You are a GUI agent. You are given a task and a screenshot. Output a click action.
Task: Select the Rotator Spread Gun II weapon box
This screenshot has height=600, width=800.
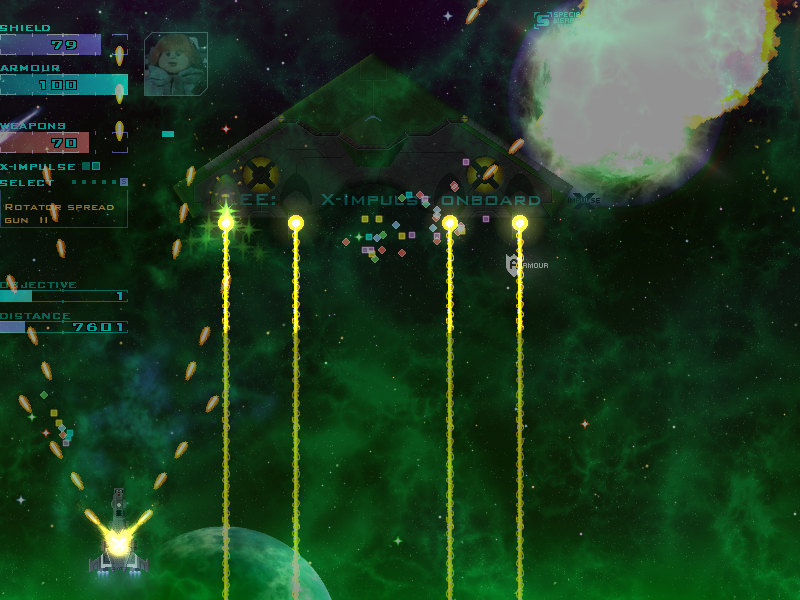point(63,212)
